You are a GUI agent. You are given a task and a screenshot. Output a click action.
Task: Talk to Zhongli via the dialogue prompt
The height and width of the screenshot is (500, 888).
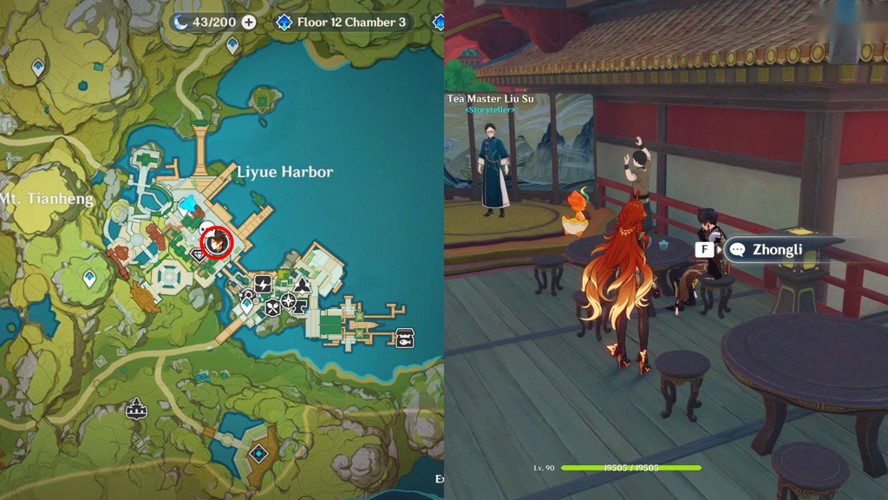pyautogui.click(x=777, y=249)
